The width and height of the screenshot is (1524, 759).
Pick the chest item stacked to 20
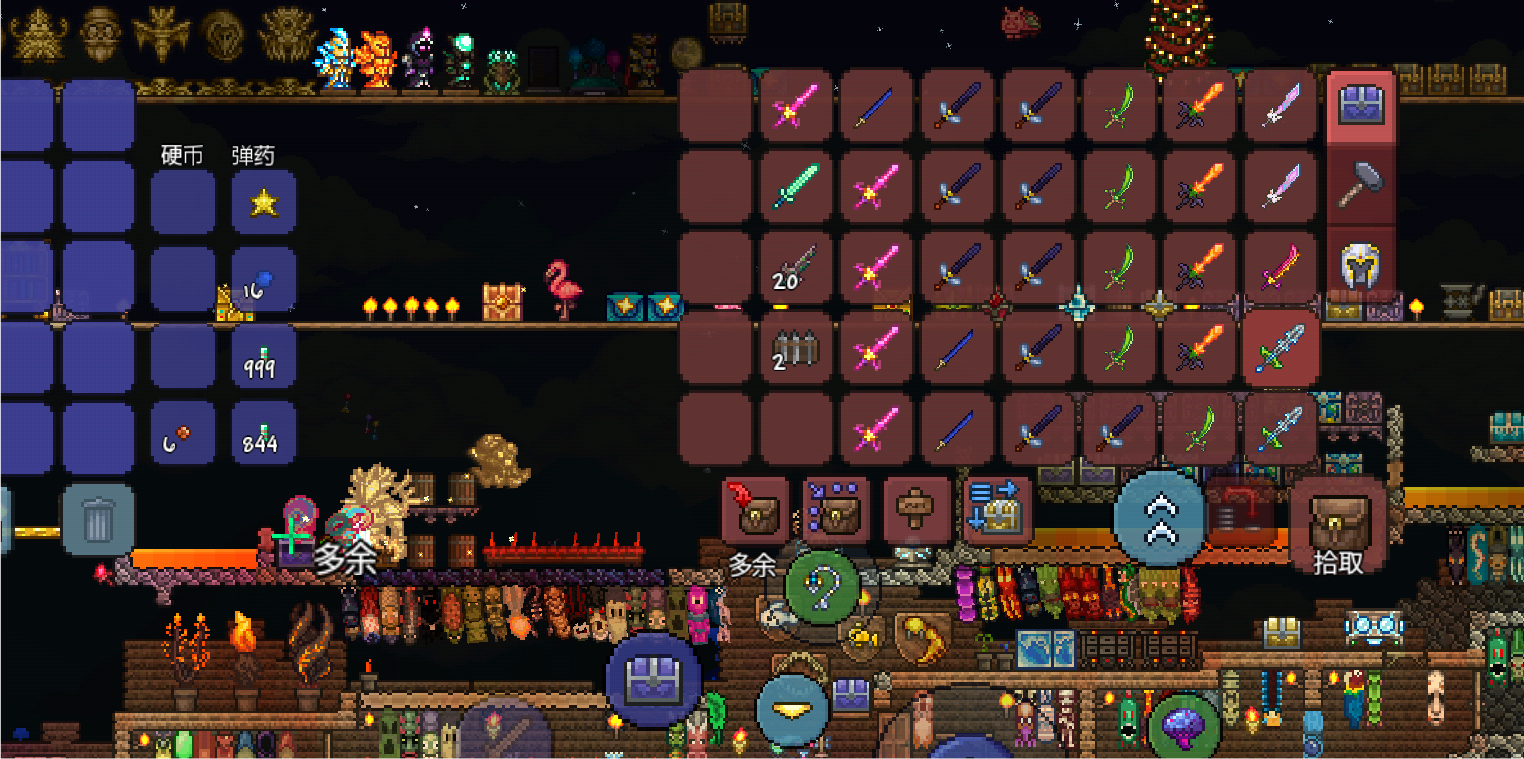(795, 267)
